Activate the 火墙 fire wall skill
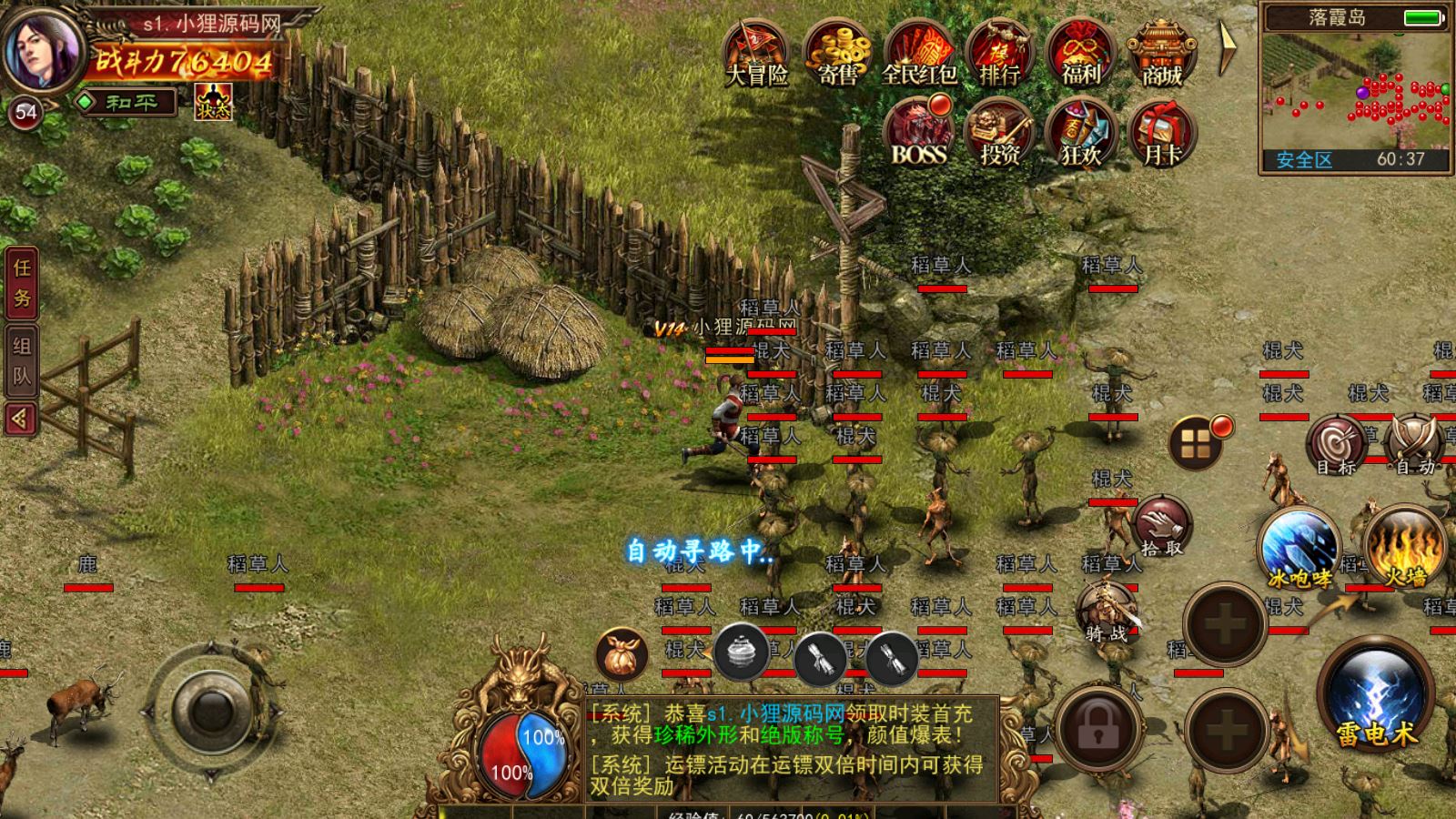The height and width of the screenshot is (819, 1456). pos(1405,546)
